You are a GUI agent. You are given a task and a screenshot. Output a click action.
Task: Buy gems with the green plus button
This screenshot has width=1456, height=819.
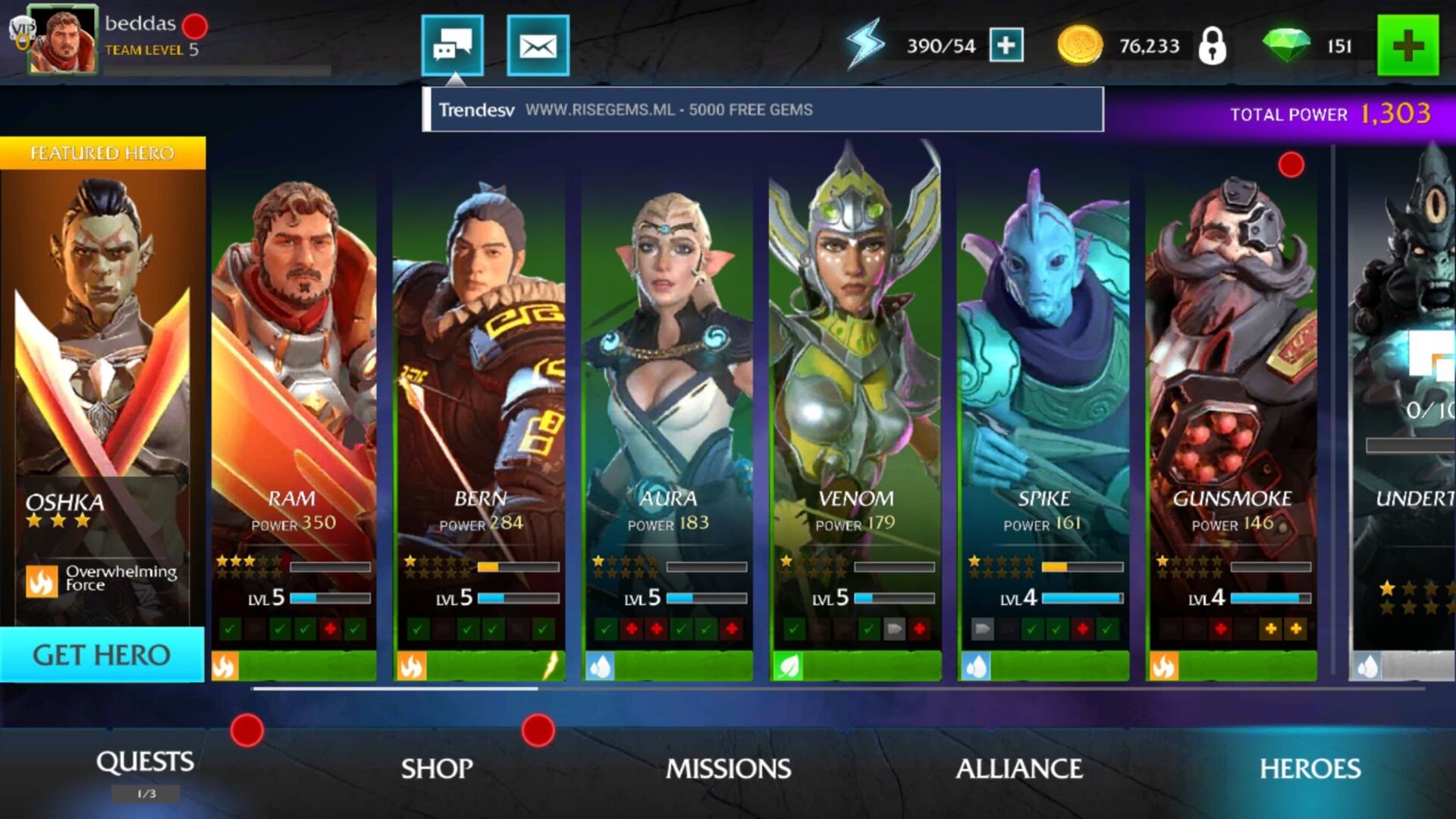tap(1407, 45)
